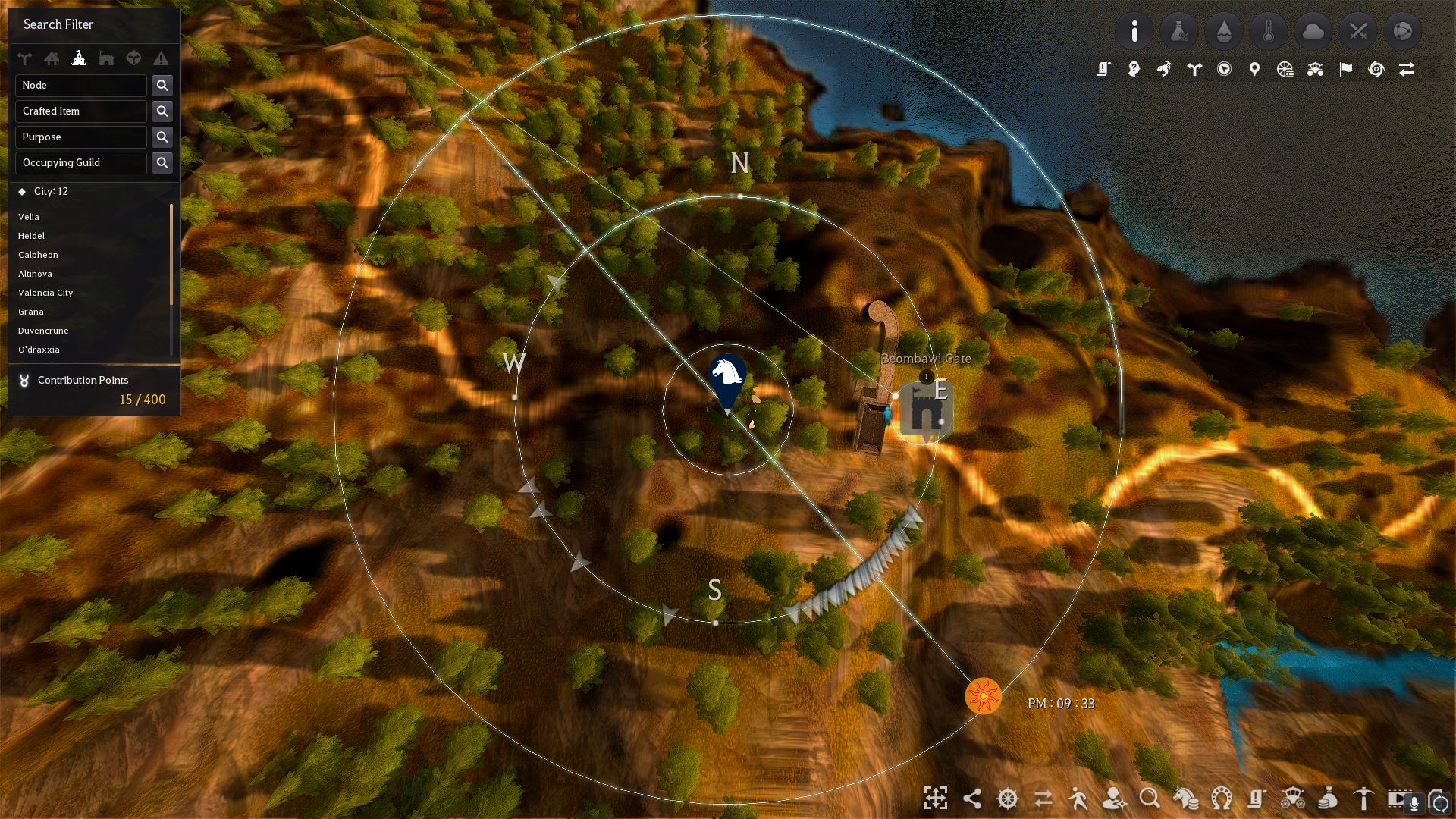Switch to the house filter tab
The image size is (1456, 819).
(x=52, y=58)
